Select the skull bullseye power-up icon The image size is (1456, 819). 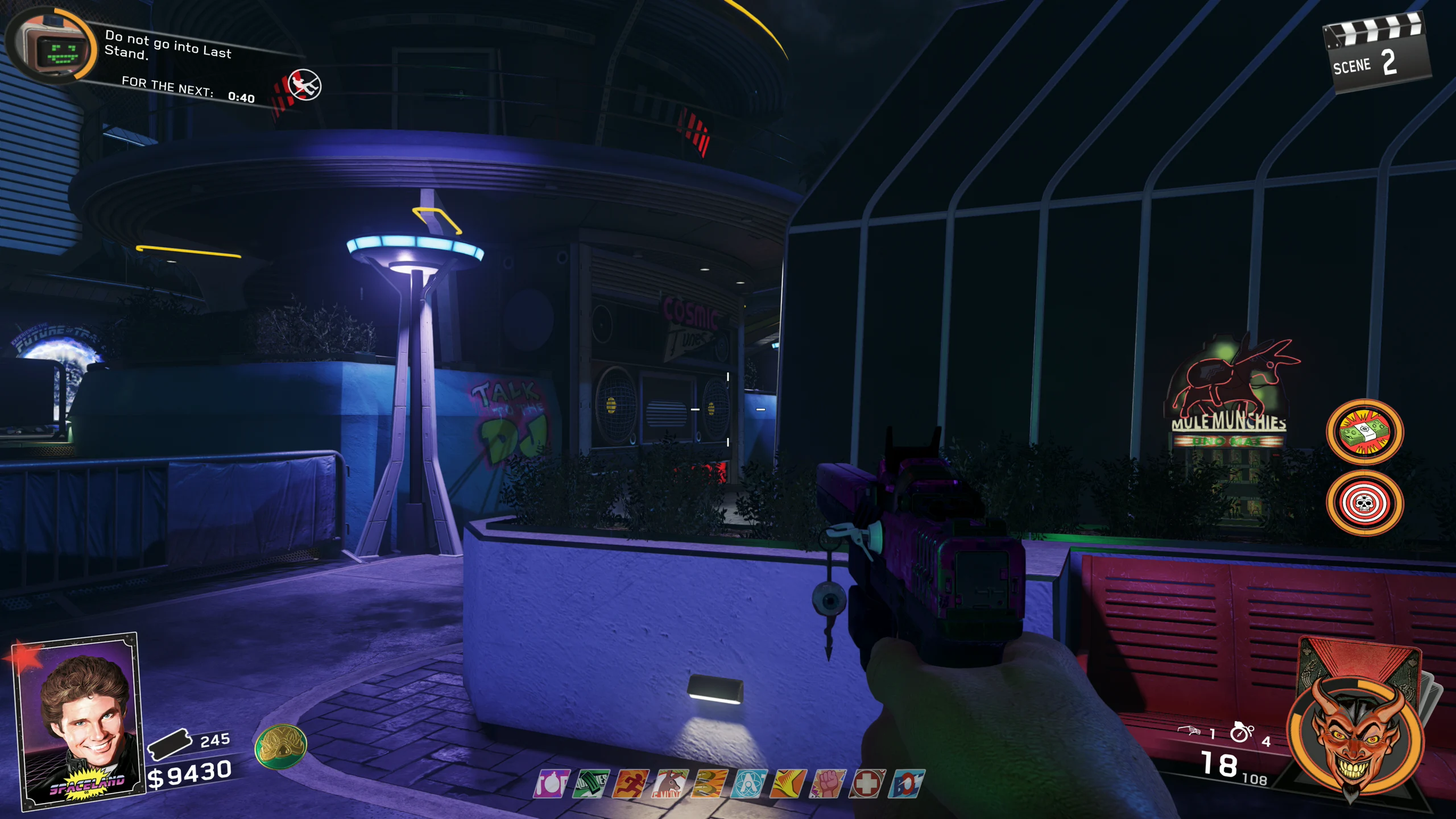(x=1364, y=503)
